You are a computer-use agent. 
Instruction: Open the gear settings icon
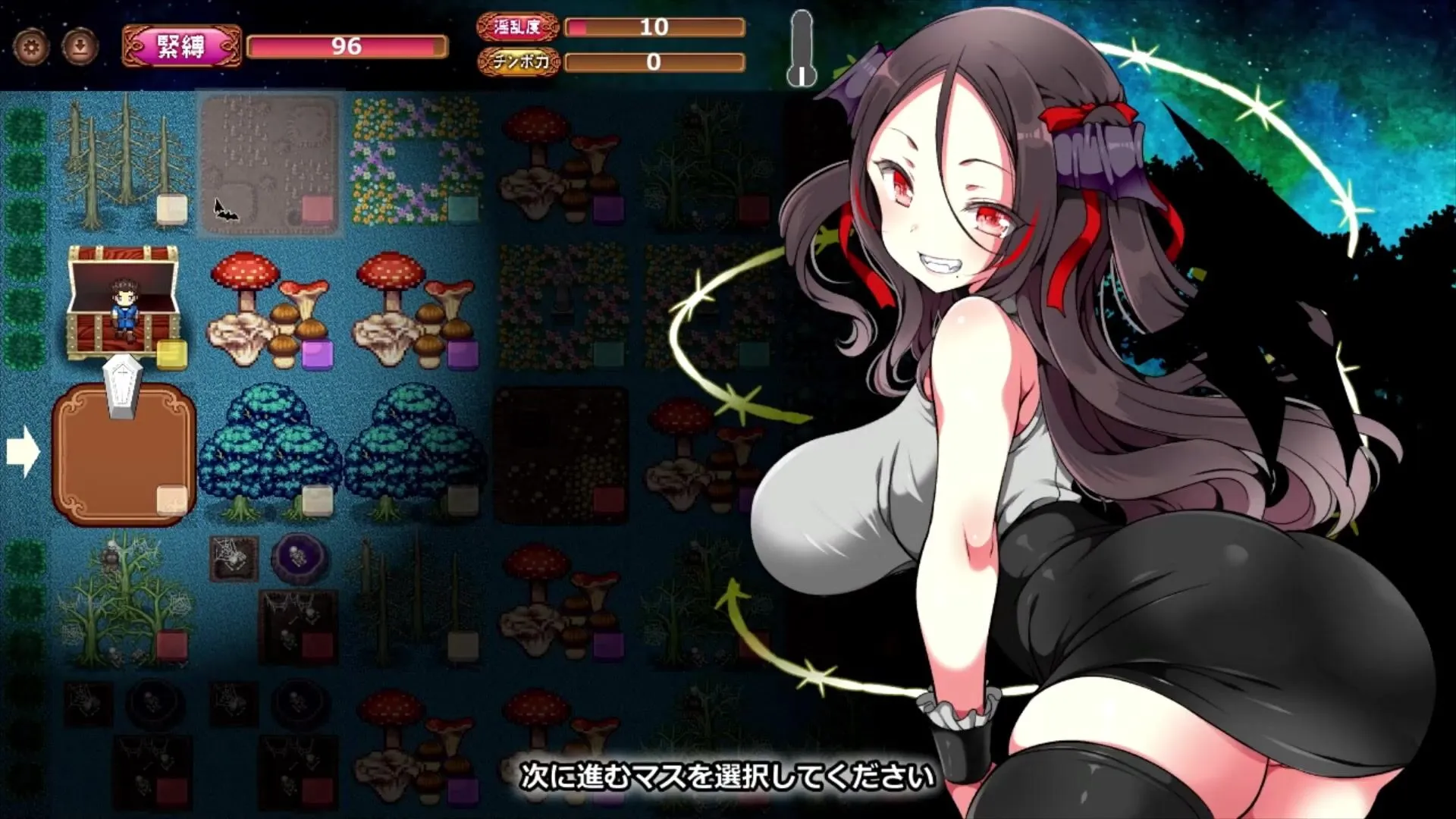click(31, 47)
